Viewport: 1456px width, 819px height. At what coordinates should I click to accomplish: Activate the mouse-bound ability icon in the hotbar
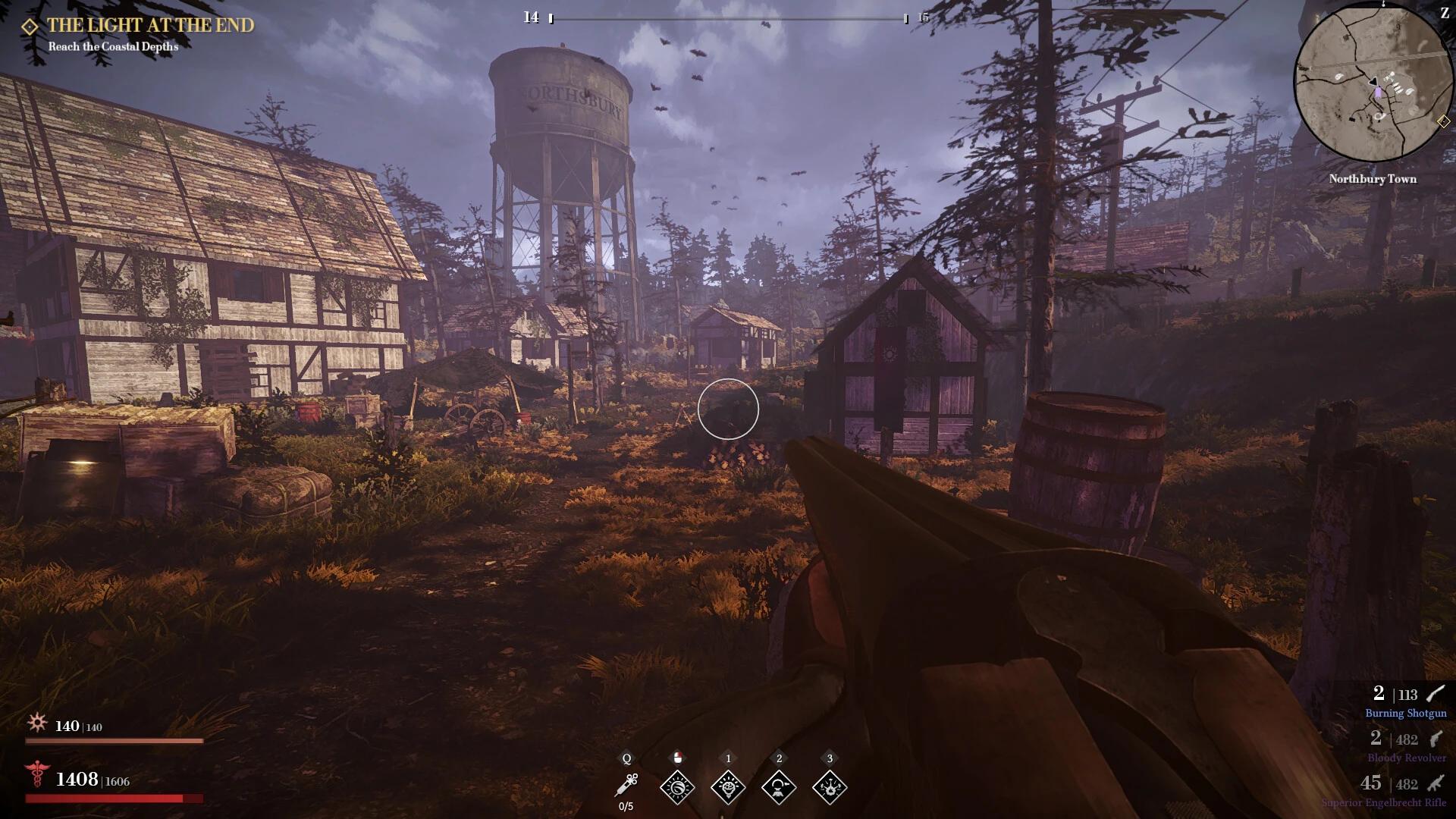tap(678, 787)
